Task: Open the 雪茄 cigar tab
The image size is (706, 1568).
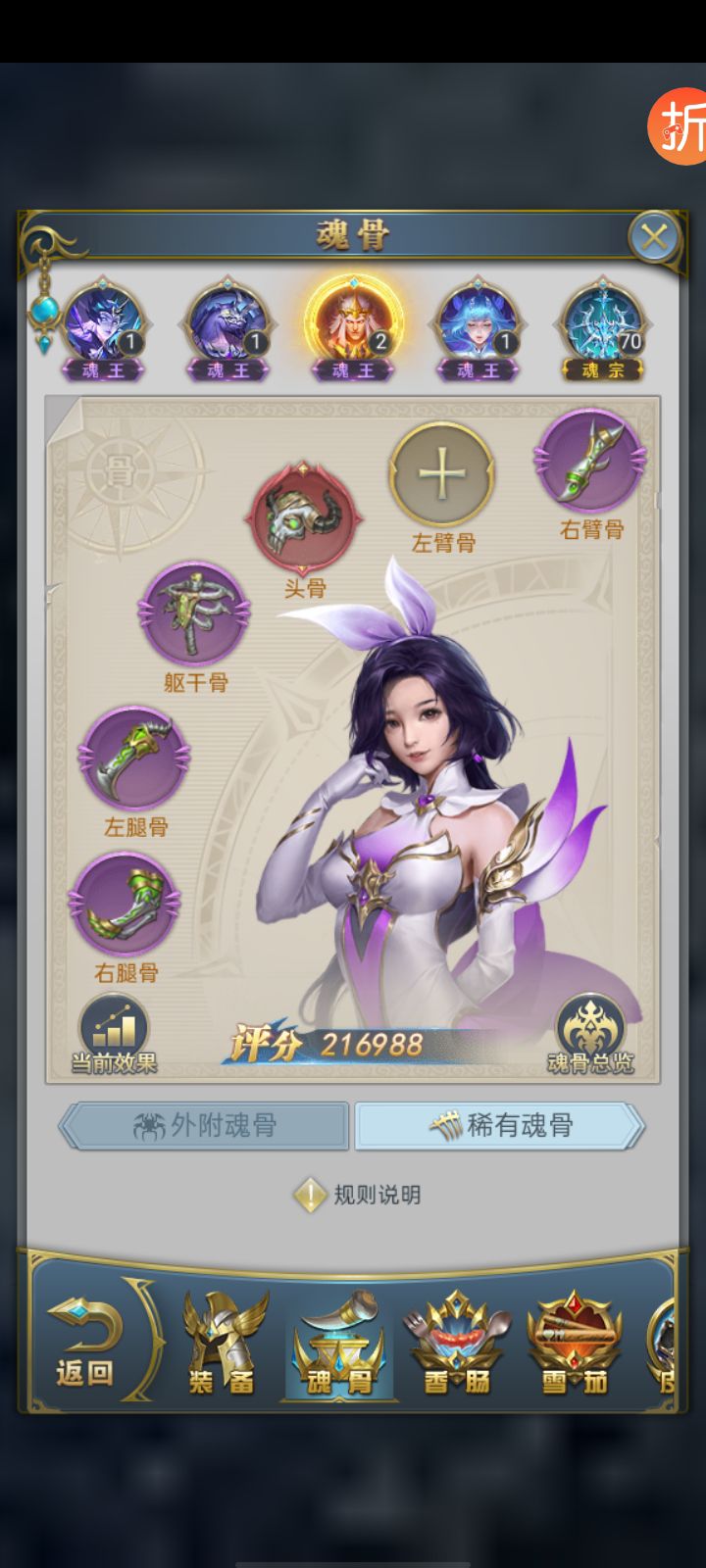Action: [x=576, y=1343]
